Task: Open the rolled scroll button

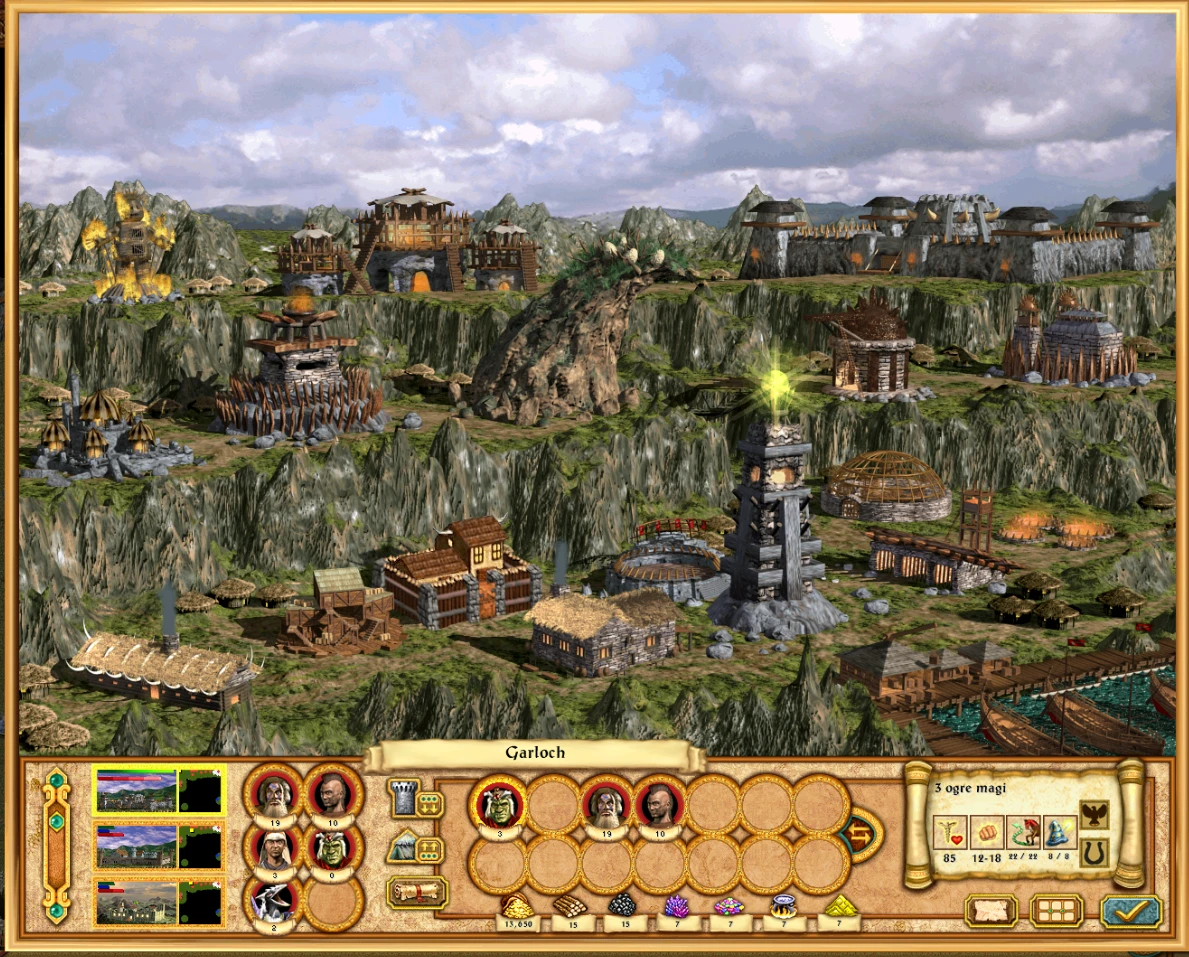Action: click(416, 891)
